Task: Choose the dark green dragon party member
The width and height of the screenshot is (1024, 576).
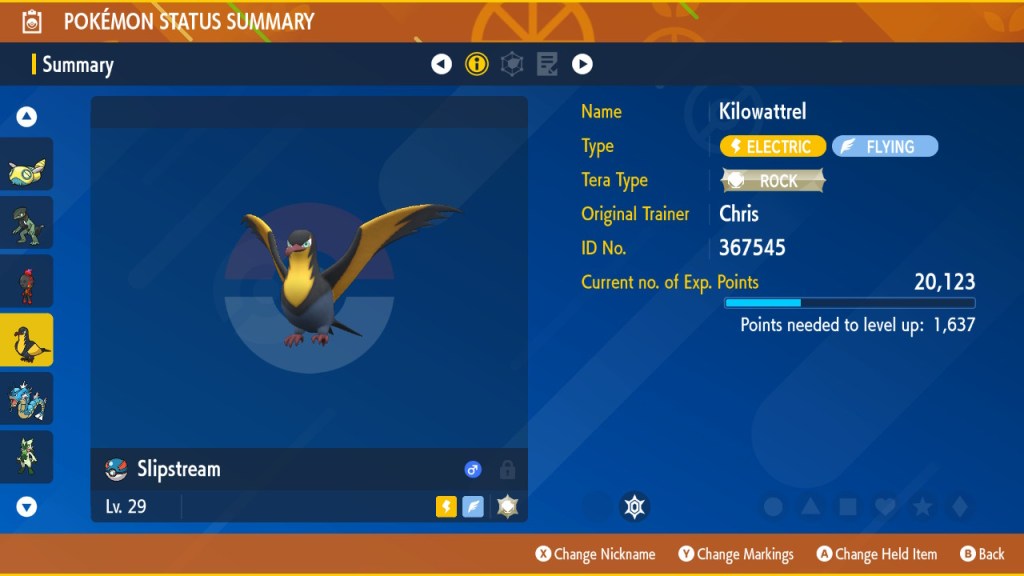Action: pyautogui.click(x=27, y=225)
